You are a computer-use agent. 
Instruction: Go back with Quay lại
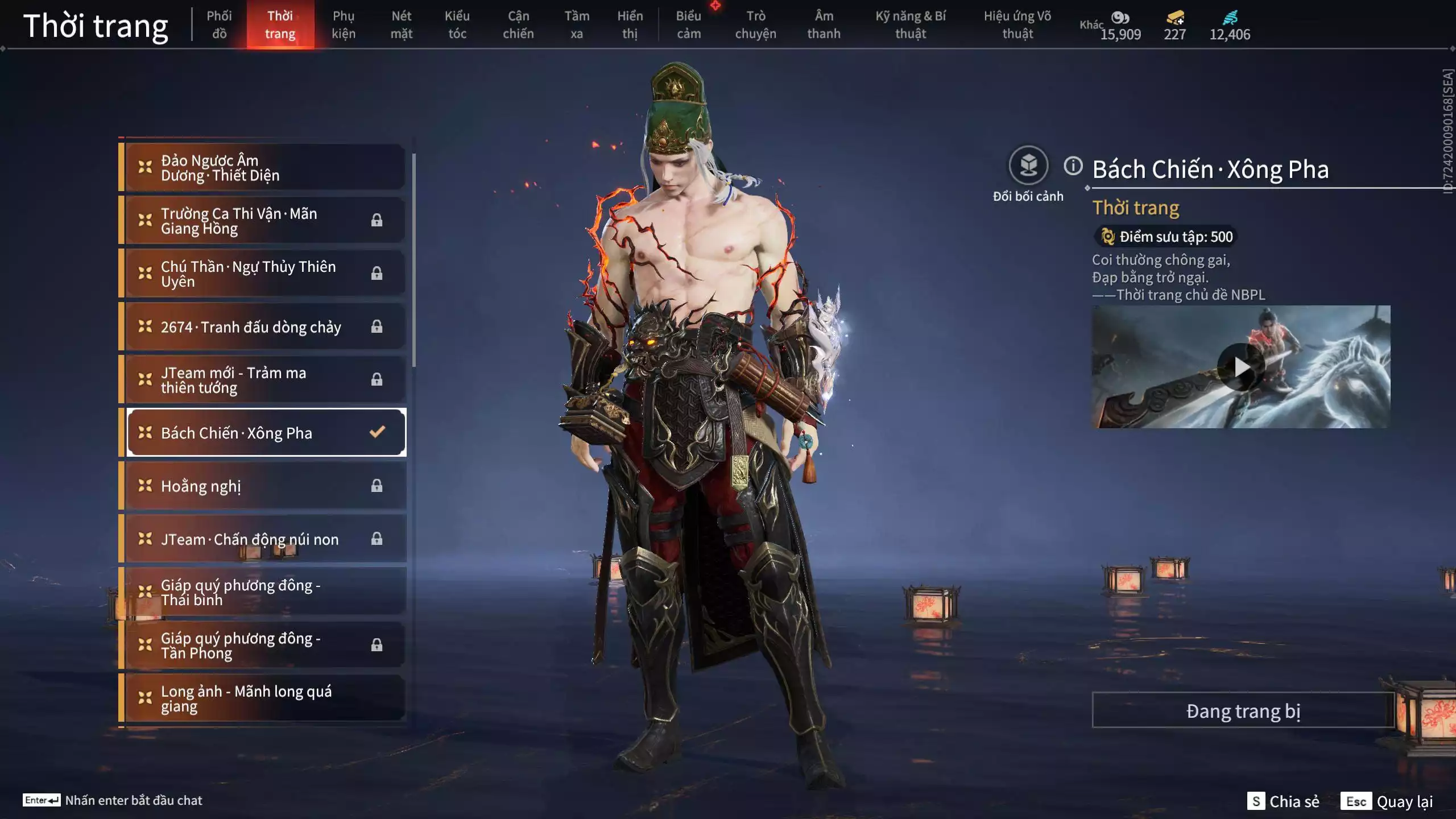point(1388,801)
